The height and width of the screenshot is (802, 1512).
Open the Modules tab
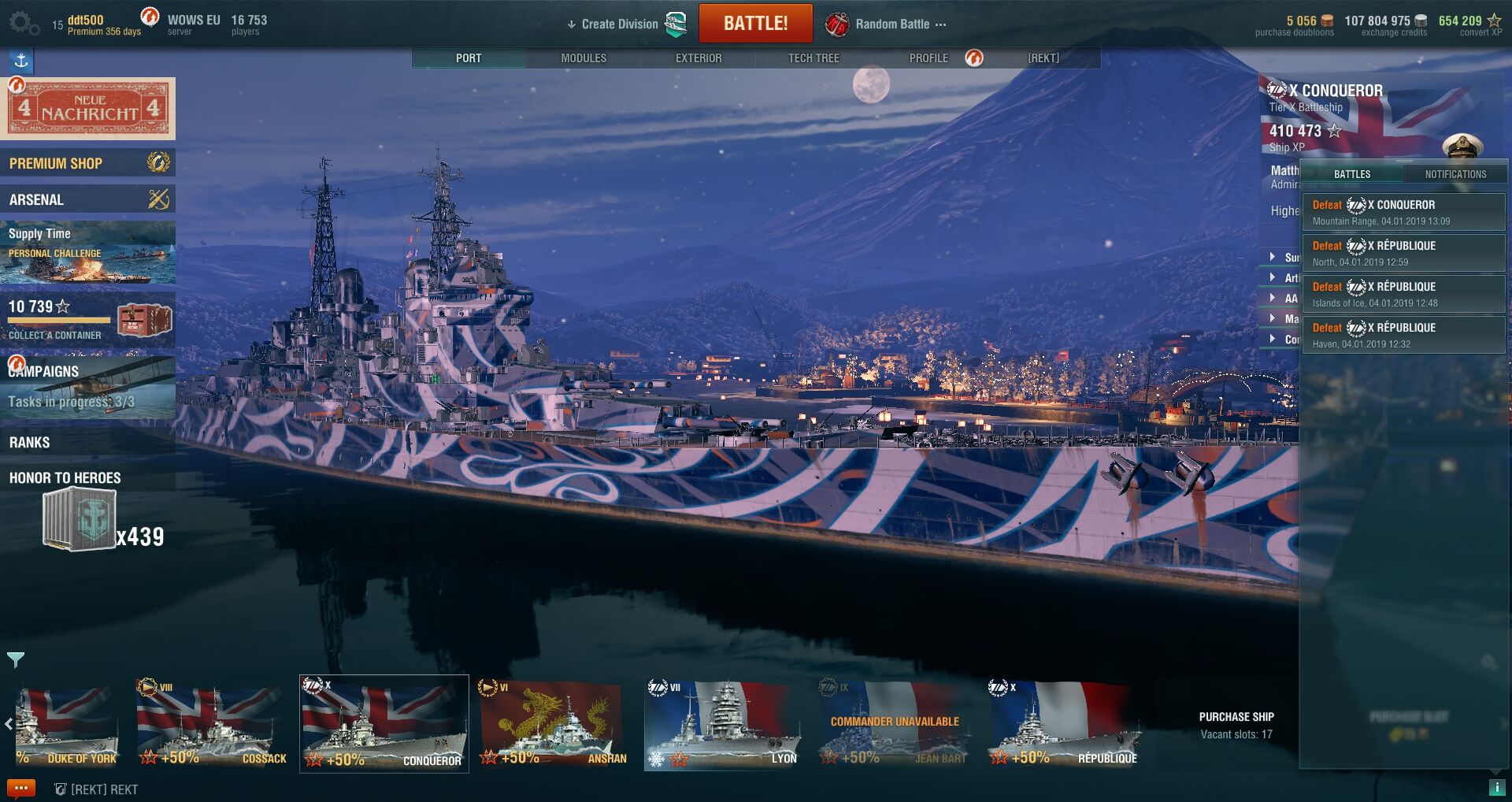tap(584, 58)
